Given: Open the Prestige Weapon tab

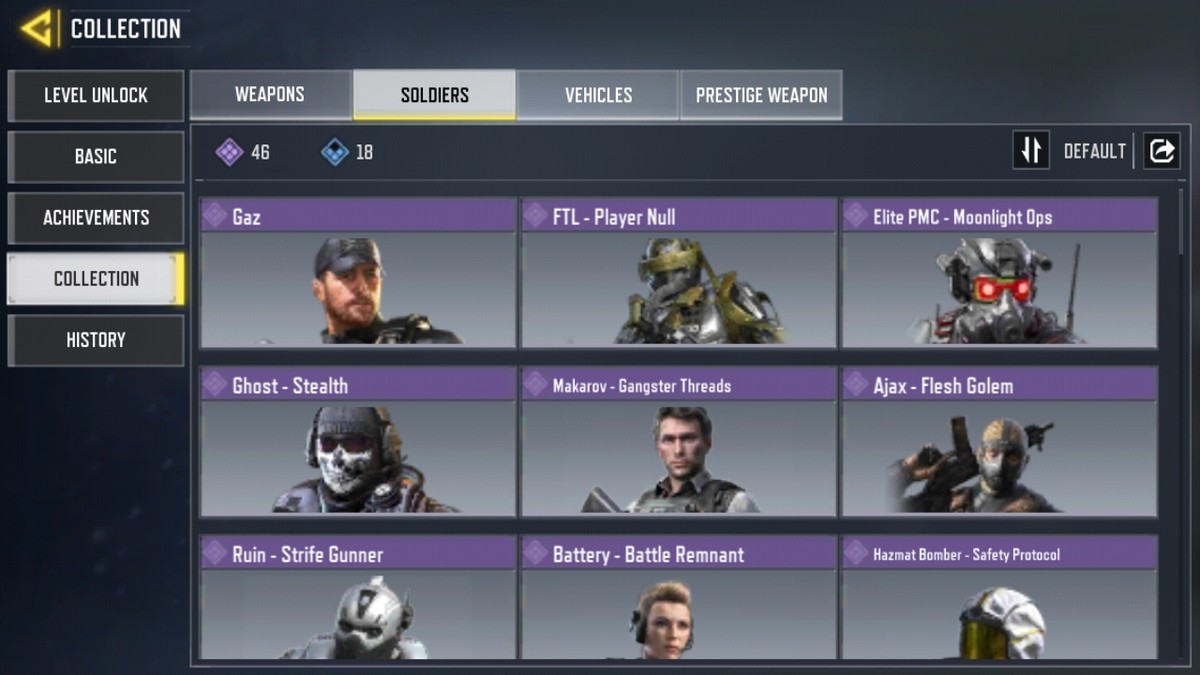Looking at the screenshot, I should tap(761, 95).
